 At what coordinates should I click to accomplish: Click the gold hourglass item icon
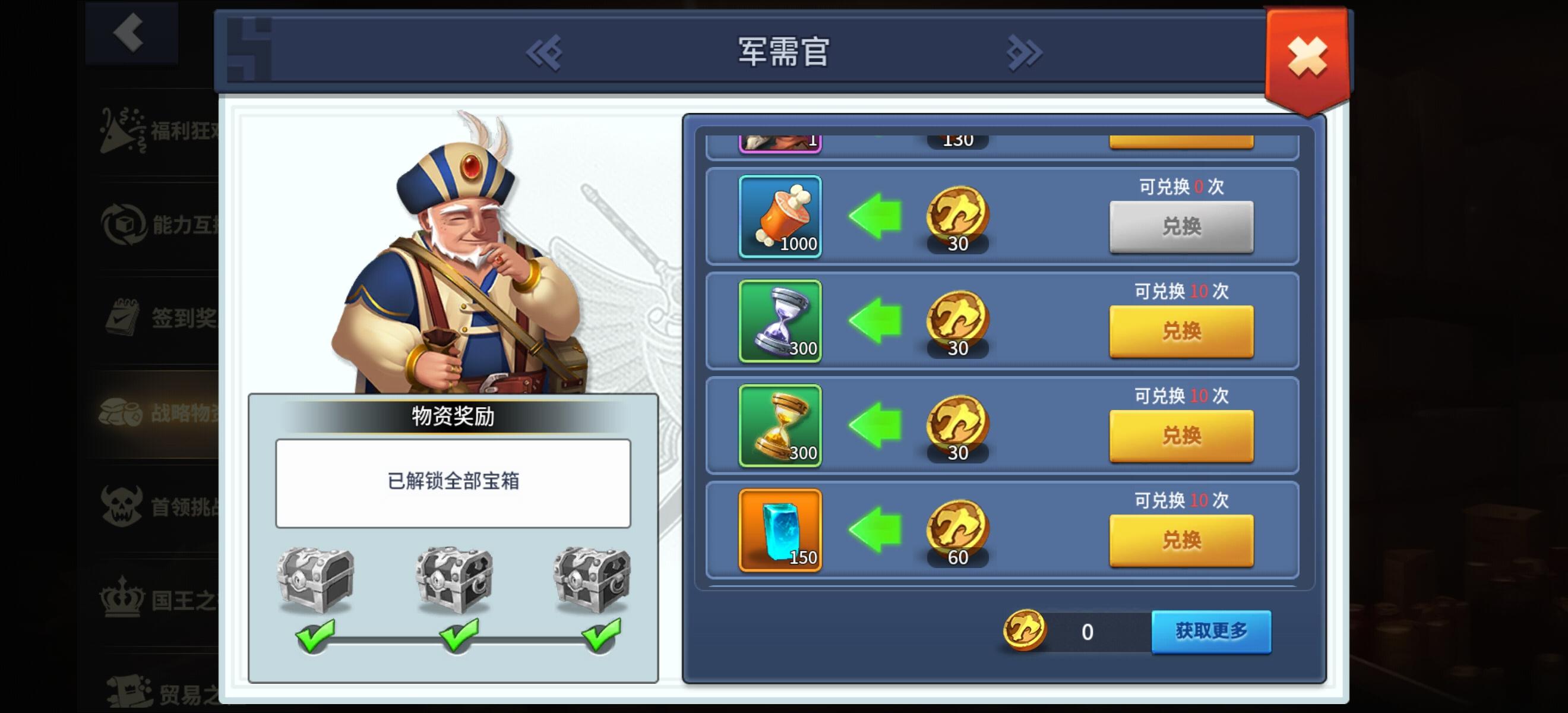[x=779, y=426]
